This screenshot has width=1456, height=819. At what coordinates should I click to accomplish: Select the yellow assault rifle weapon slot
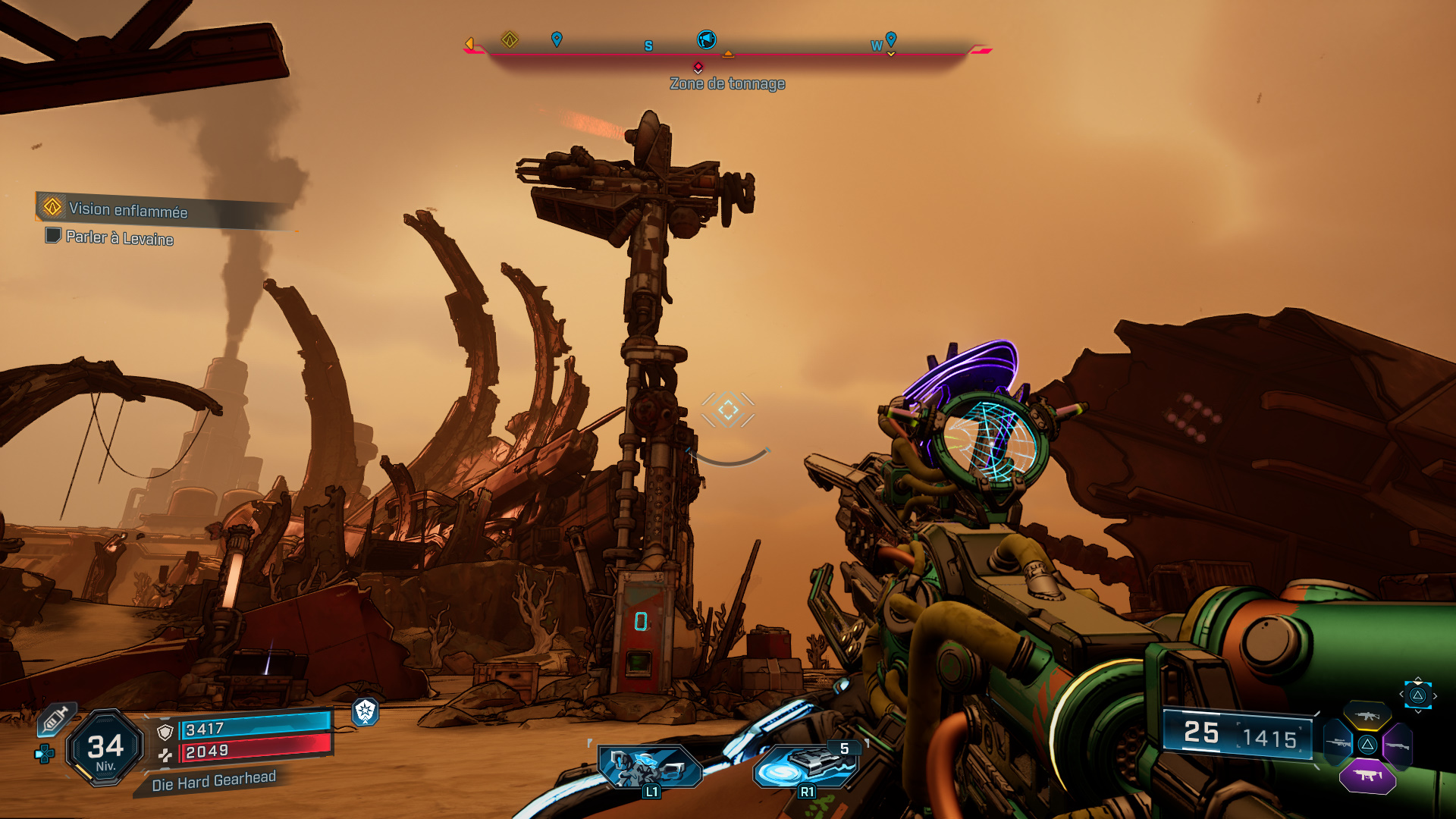point(1367,715)
